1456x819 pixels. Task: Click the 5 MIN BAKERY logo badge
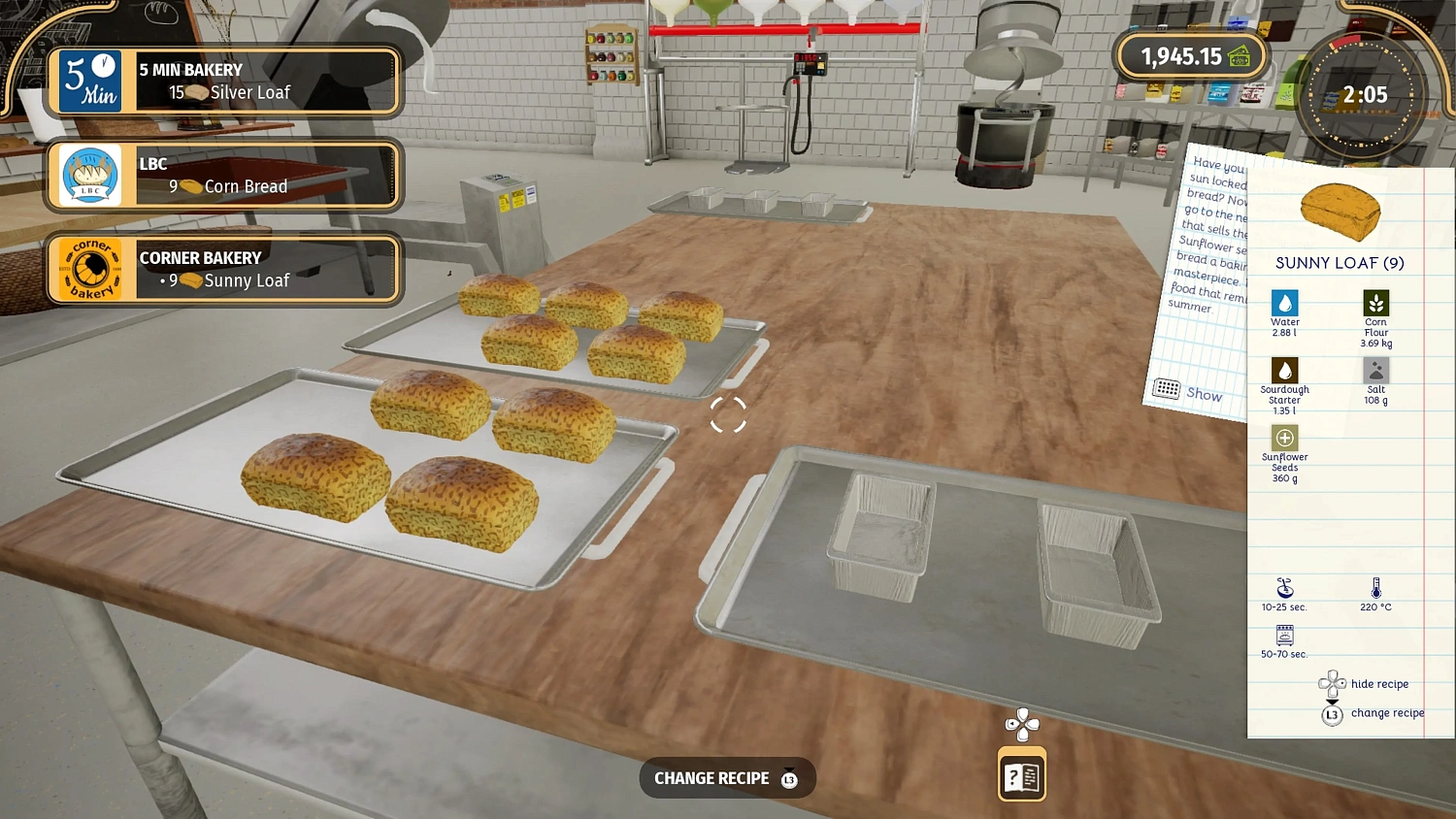tap(89, 82)
